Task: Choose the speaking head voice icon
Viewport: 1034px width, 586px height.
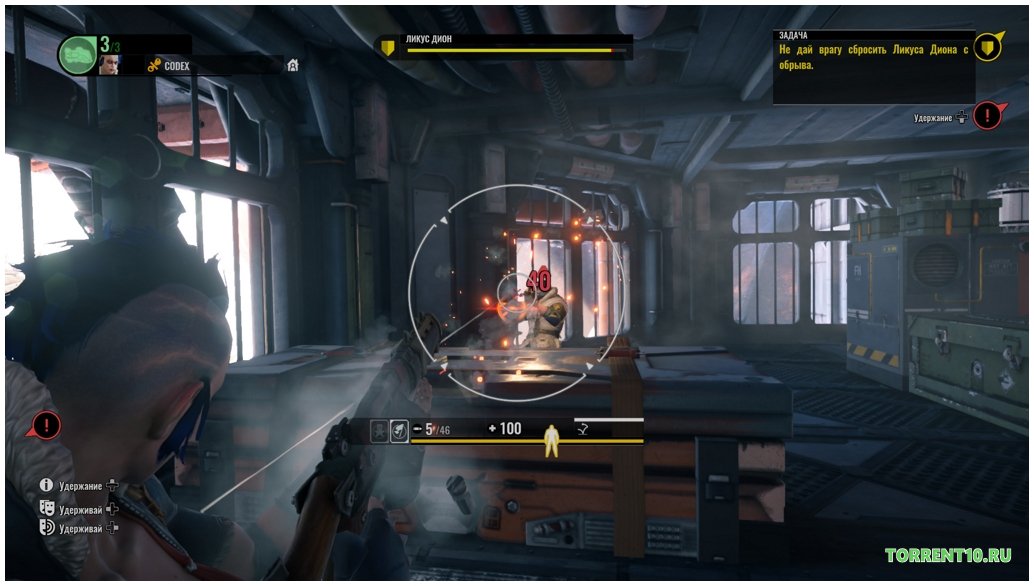Action: 46,527
